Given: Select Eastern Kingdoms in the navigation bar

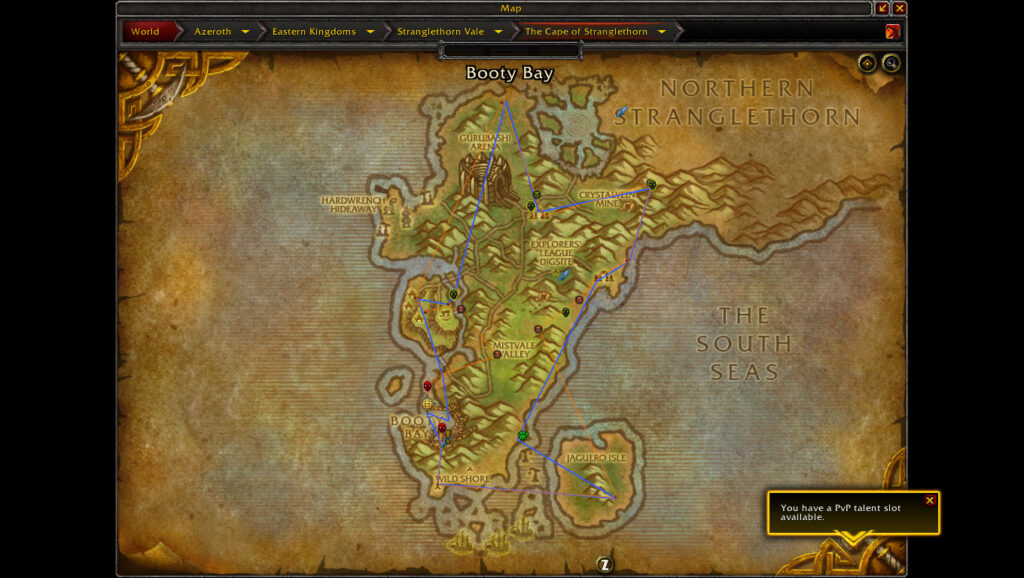Looking at the screenshot, I should pos(313,31).
